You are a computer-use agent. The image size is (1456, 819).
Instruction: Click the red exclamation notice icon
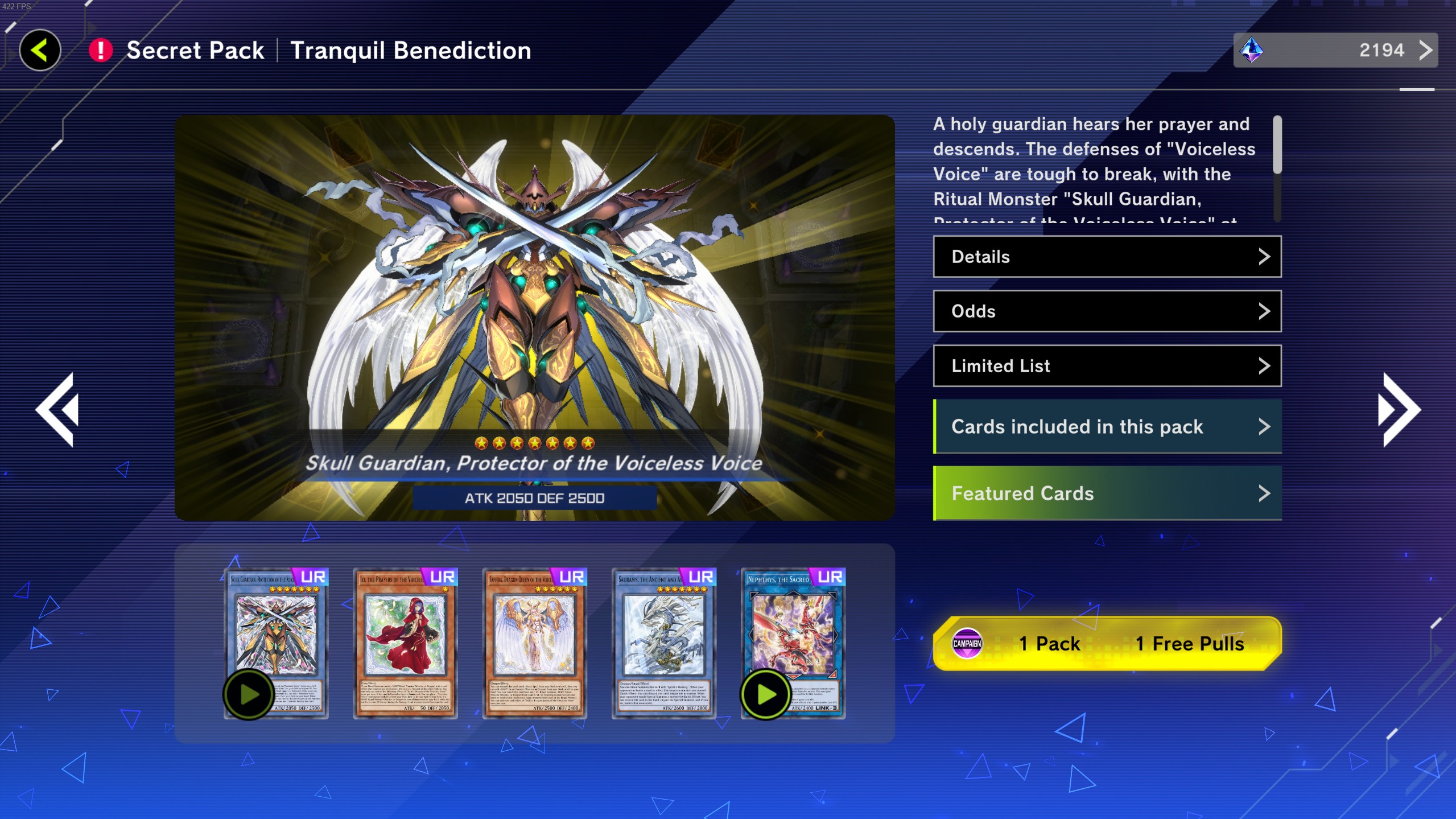tap(101, 50)
